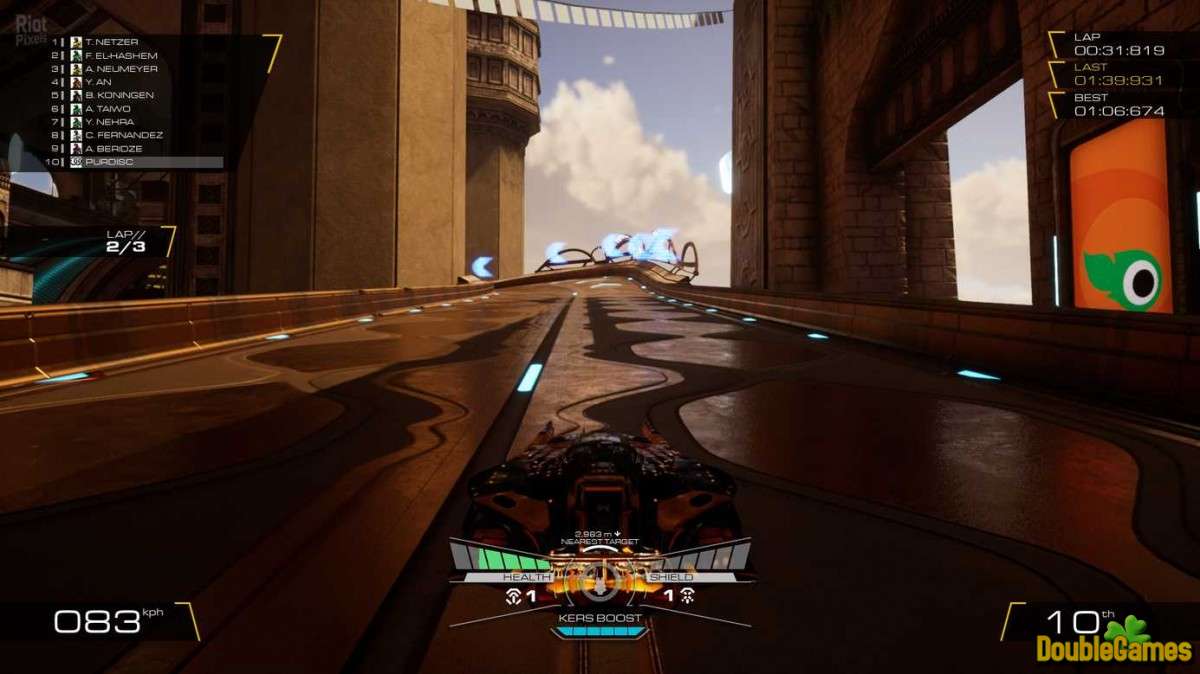Select Y. An's standings entry

pyautogui.click(x=98, y=81)
